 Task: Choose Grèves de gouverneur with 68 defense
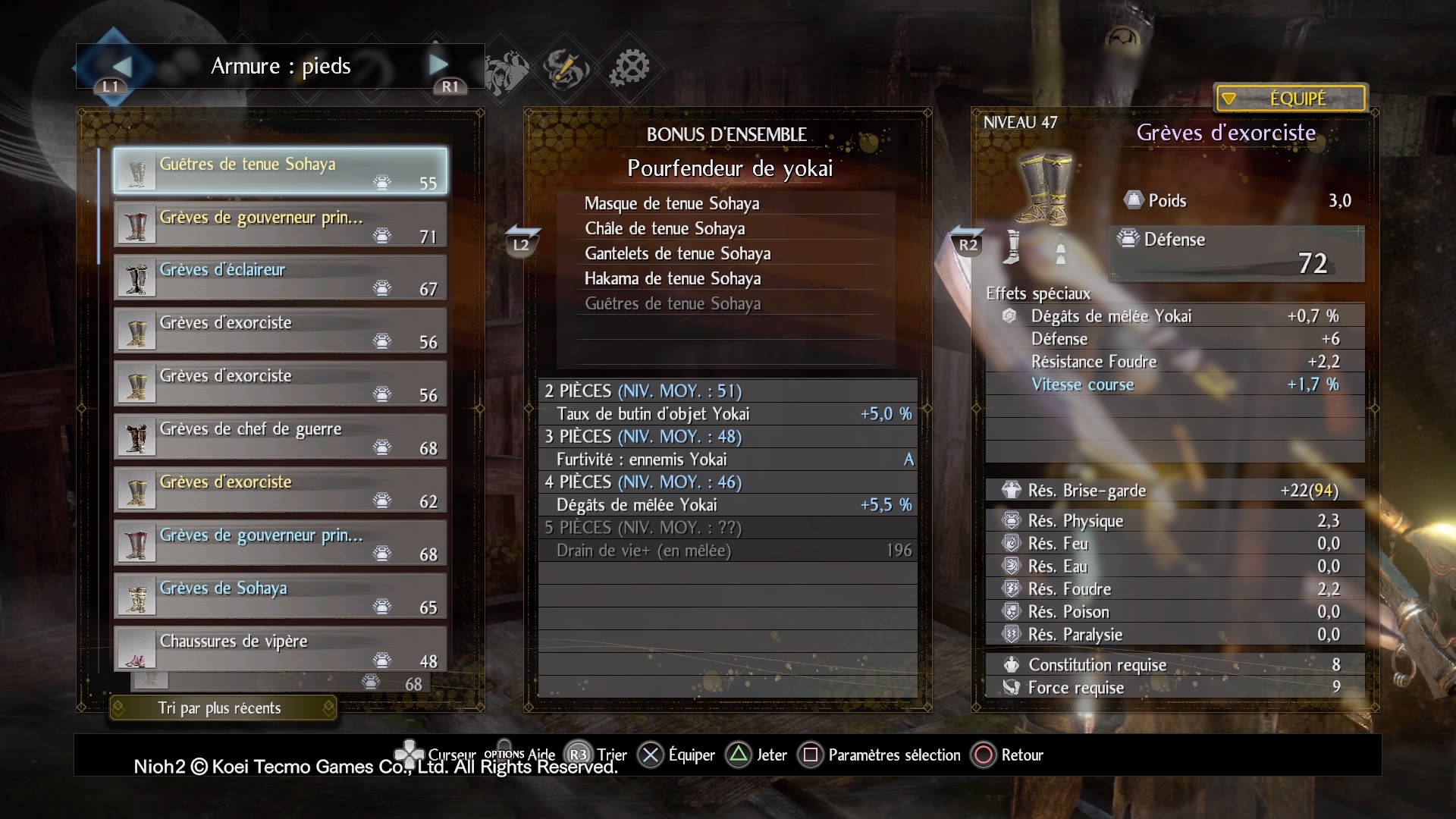pyautogui.click(x=280, y=542)
